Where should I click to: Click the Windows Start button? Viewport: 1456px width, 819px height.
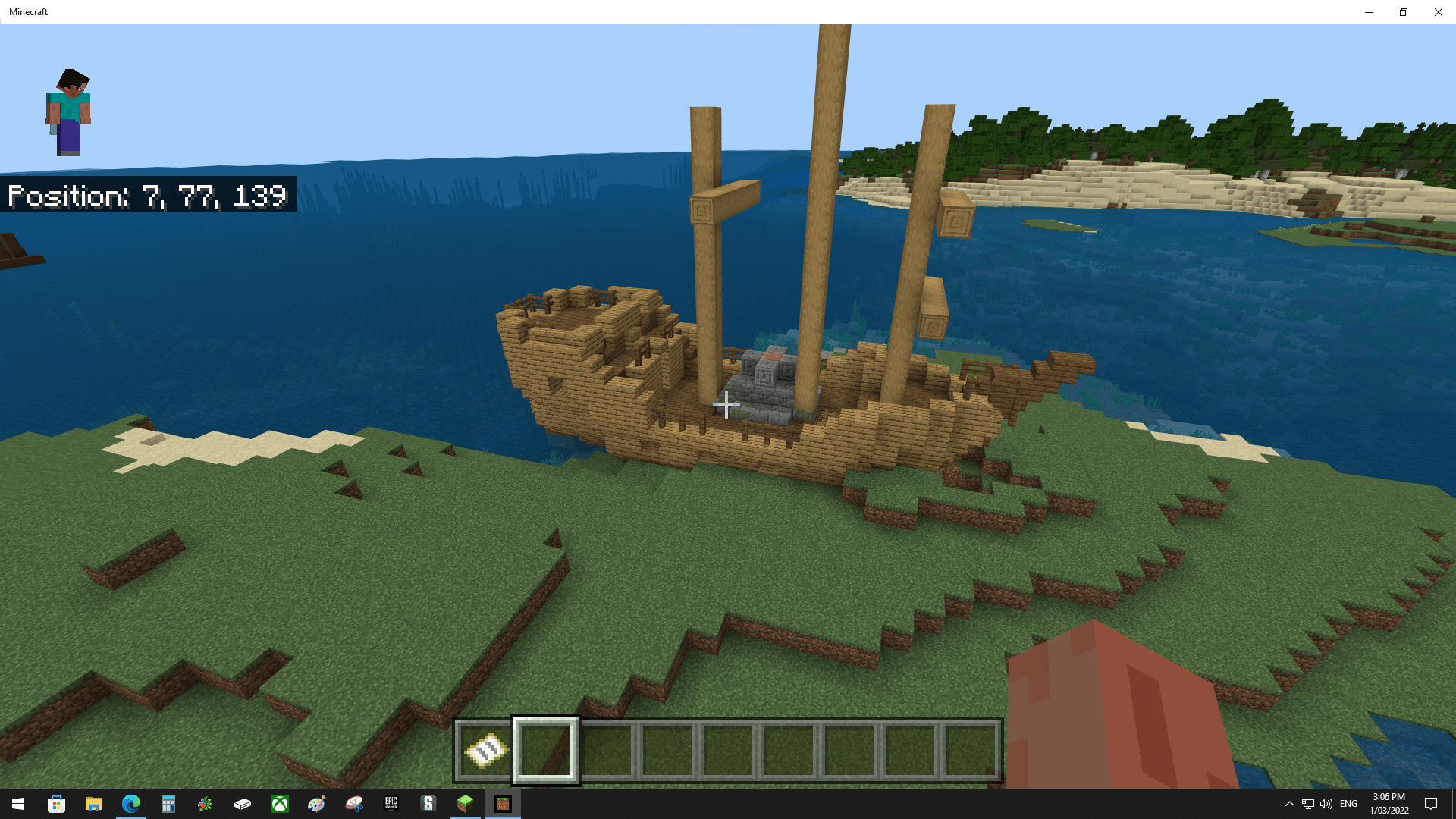click(x=17, y=804)
